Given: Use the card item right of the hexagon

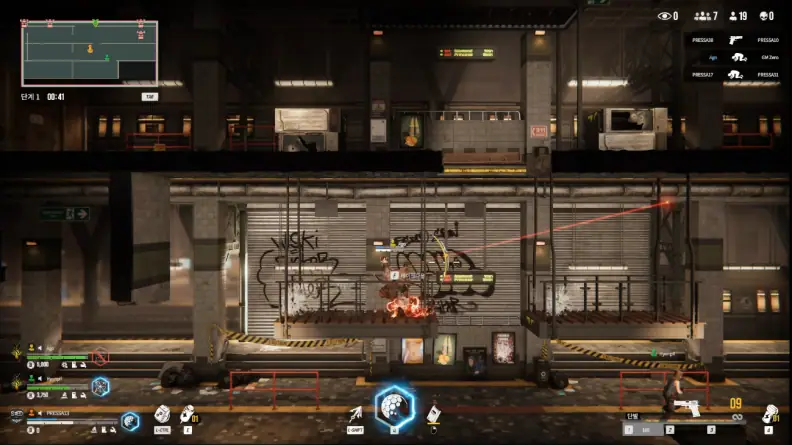Looking at the screenshot, I should [x=434, y=414].
